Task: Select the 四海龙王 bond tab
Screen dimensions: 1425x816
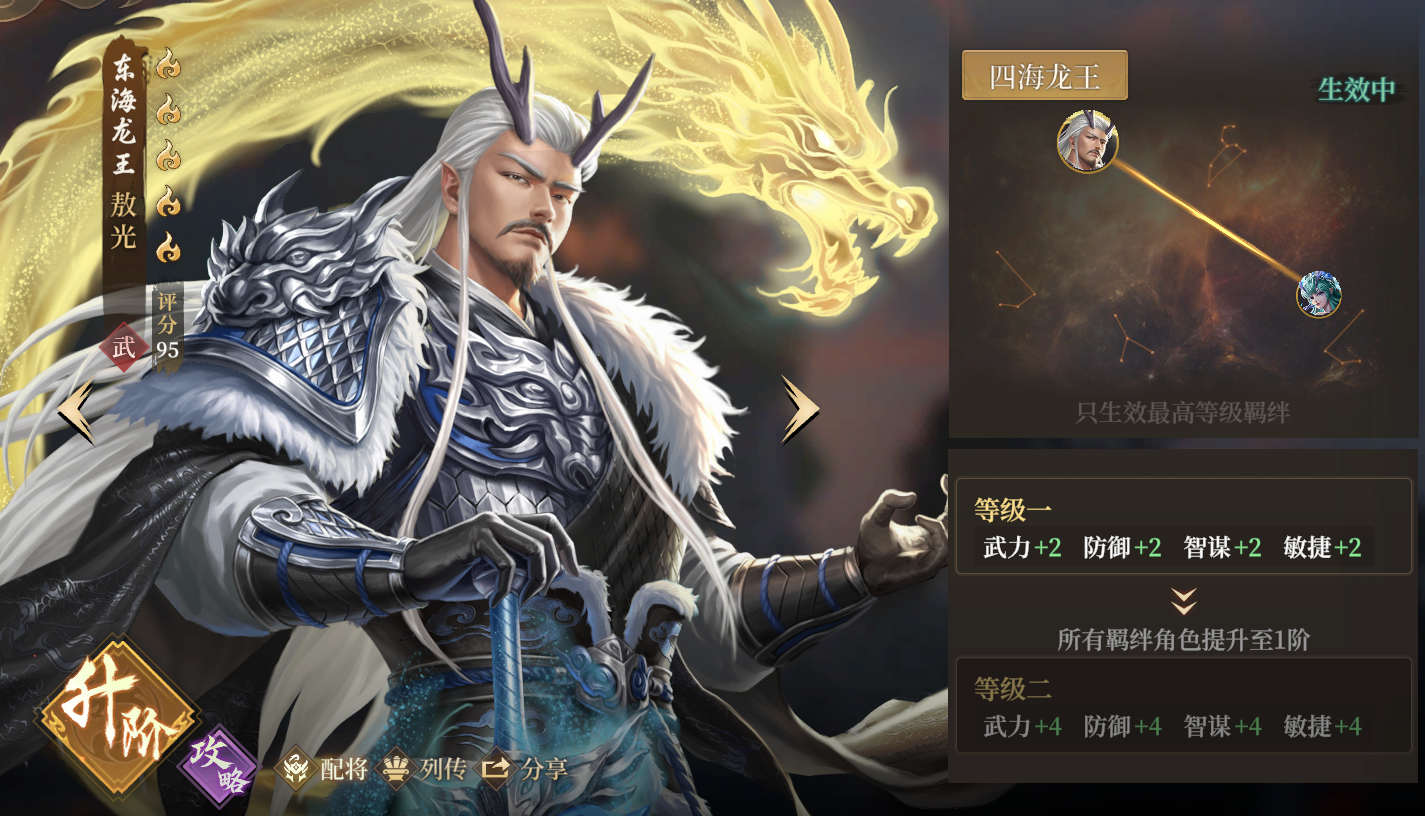Action: click(x=1043, y=75)
